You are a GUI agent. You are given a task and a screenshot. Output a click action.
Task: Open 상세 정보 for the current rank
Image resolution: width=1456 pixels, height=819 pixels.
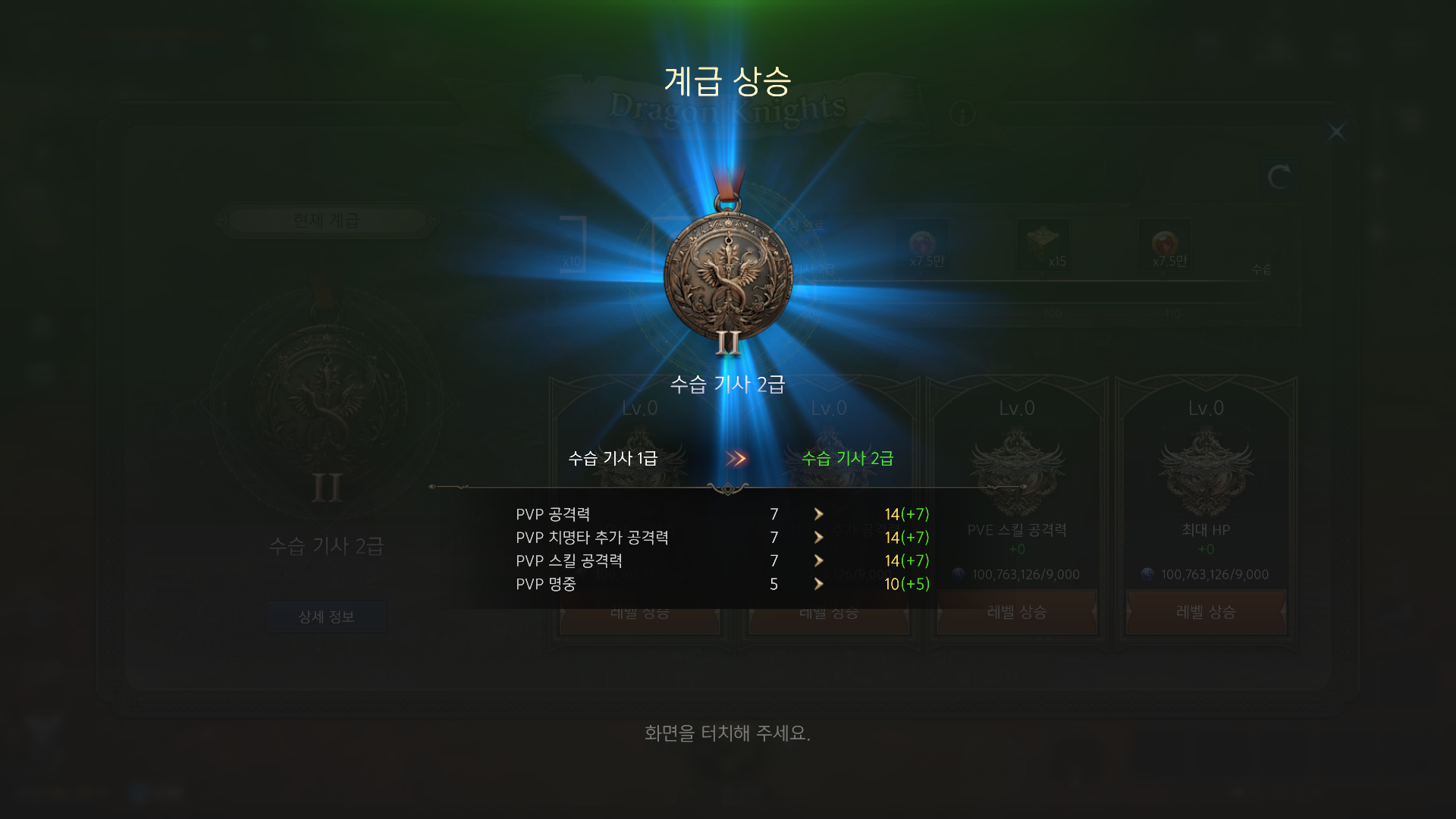pyautogui.click(x=326, y=617)
